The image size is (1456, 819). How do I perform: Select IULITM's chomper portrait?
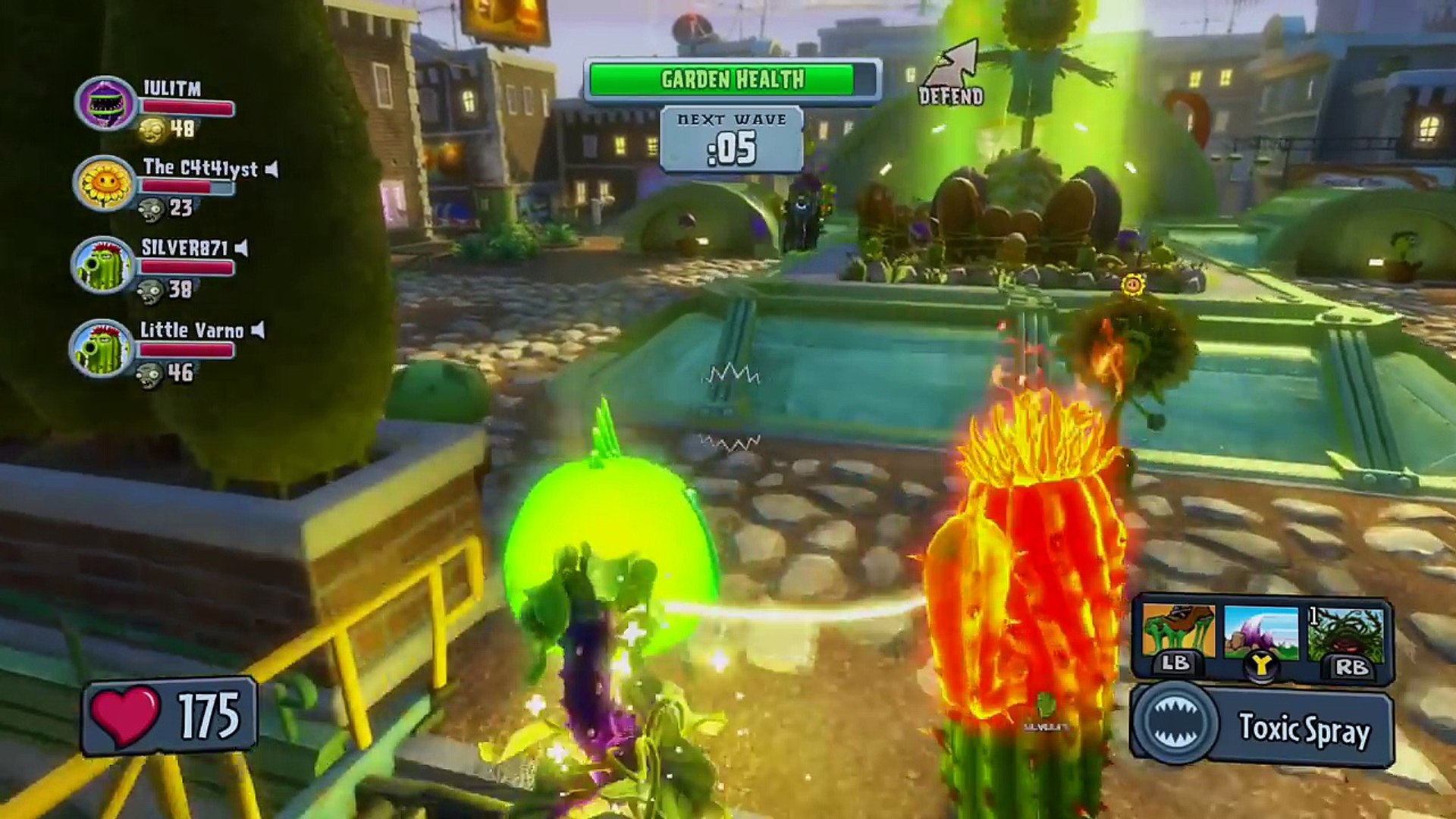click(106, 102)
